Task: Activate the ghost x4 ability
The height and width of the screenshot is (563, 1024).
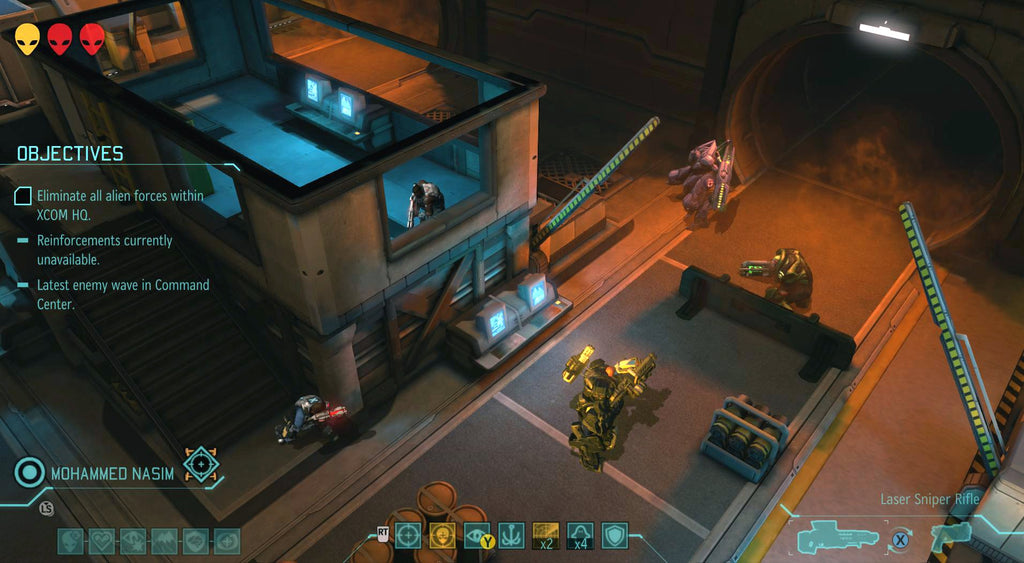Action: [x=580, y=536]
